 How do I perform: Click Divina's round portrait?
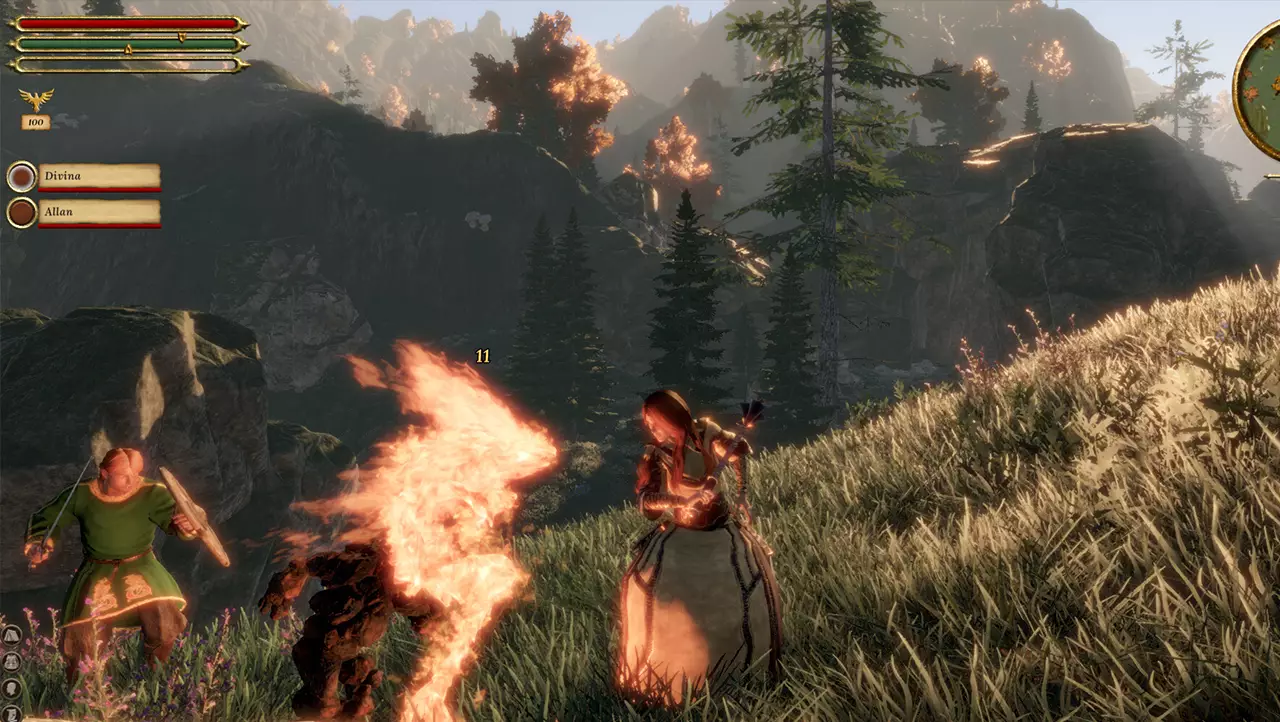point(22,177)
